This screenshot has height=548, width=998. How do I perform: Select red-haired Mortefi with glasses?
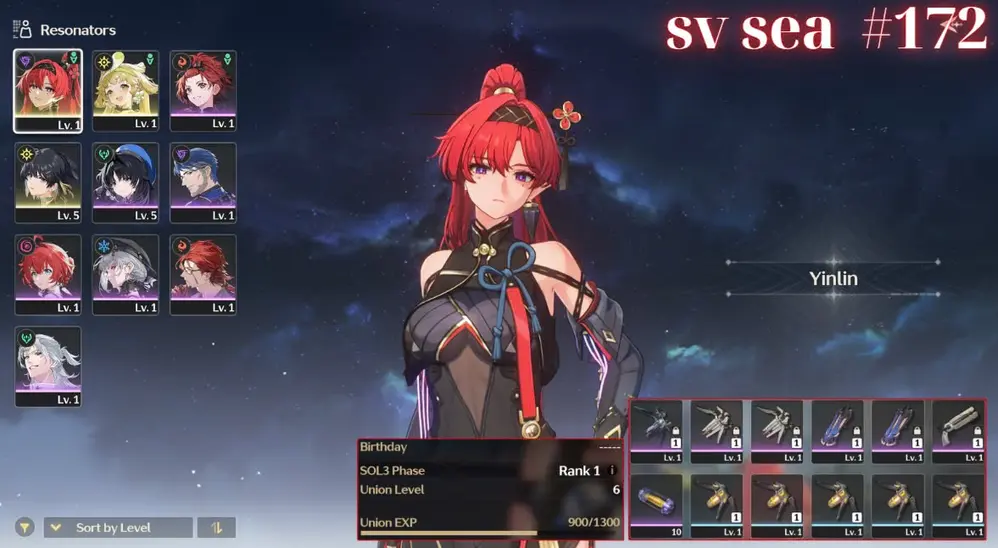click(x=203, y=273)
